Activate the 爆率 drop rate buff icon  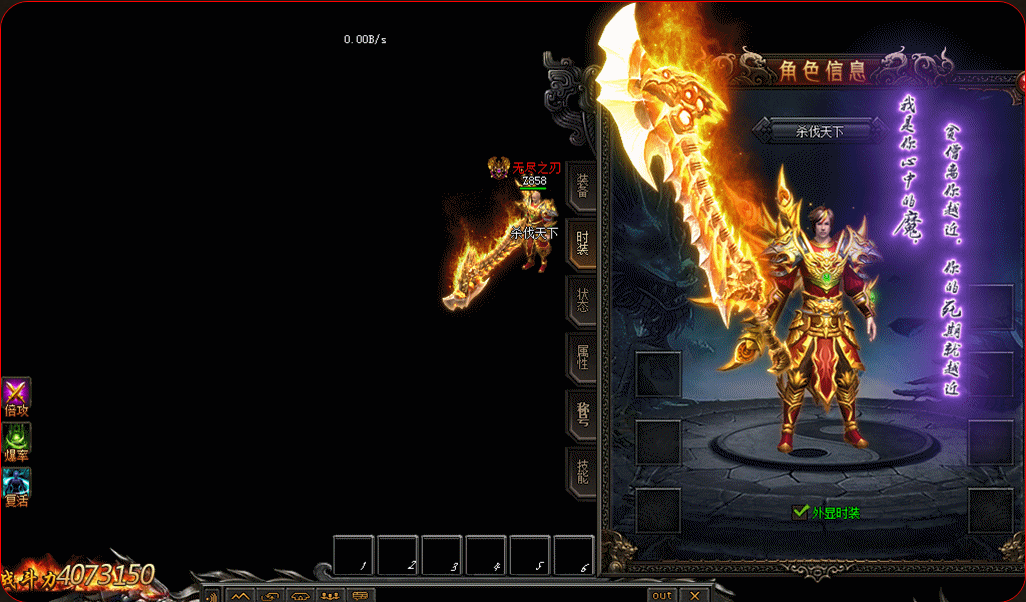click(x=16, y=438)
